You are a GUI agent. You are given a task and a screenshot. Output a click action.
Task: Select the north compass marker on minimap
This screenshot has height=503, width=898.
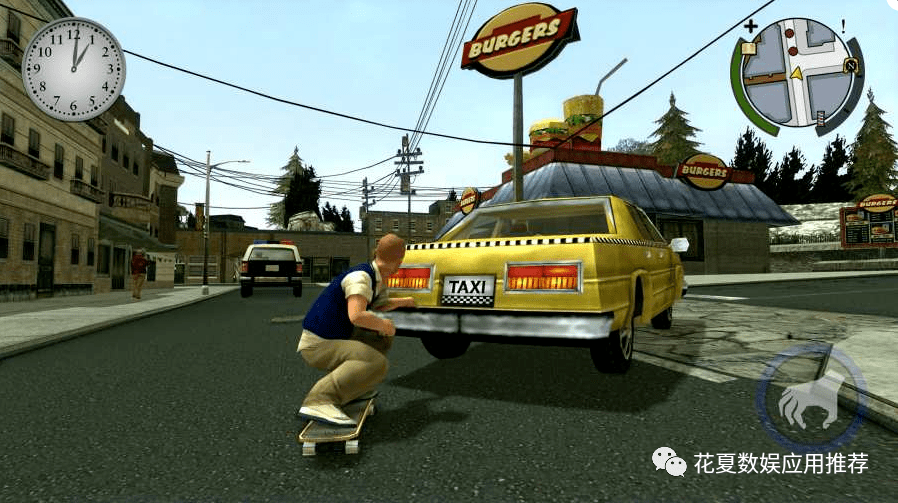(852, 67)
